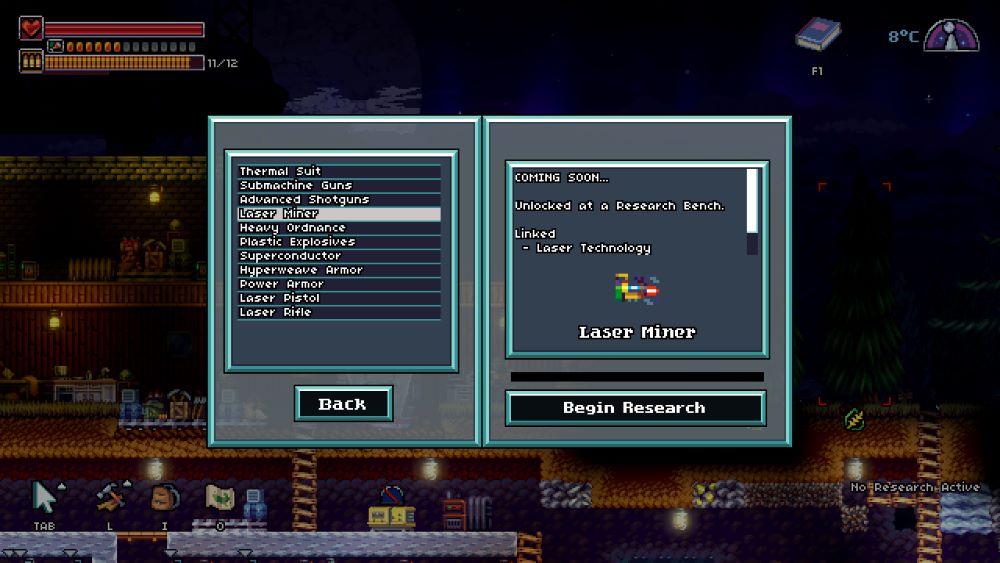Viewport: 1000px width, 563px height.
Task: Open the Heavy Ordnance research entry
Action: point(338,228)
